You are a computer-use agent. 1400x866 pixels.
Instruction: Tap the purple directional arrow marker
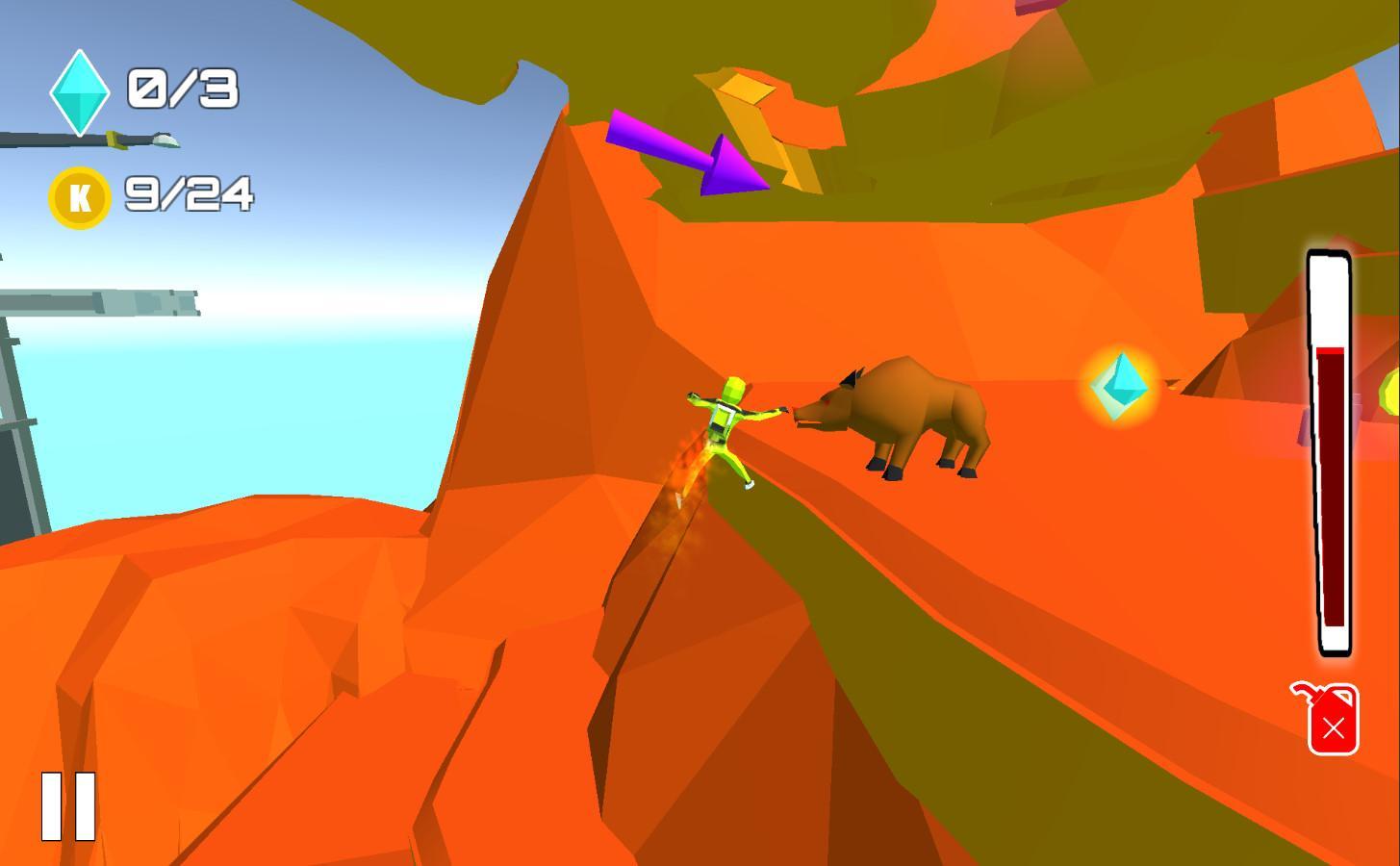point(688,154)
